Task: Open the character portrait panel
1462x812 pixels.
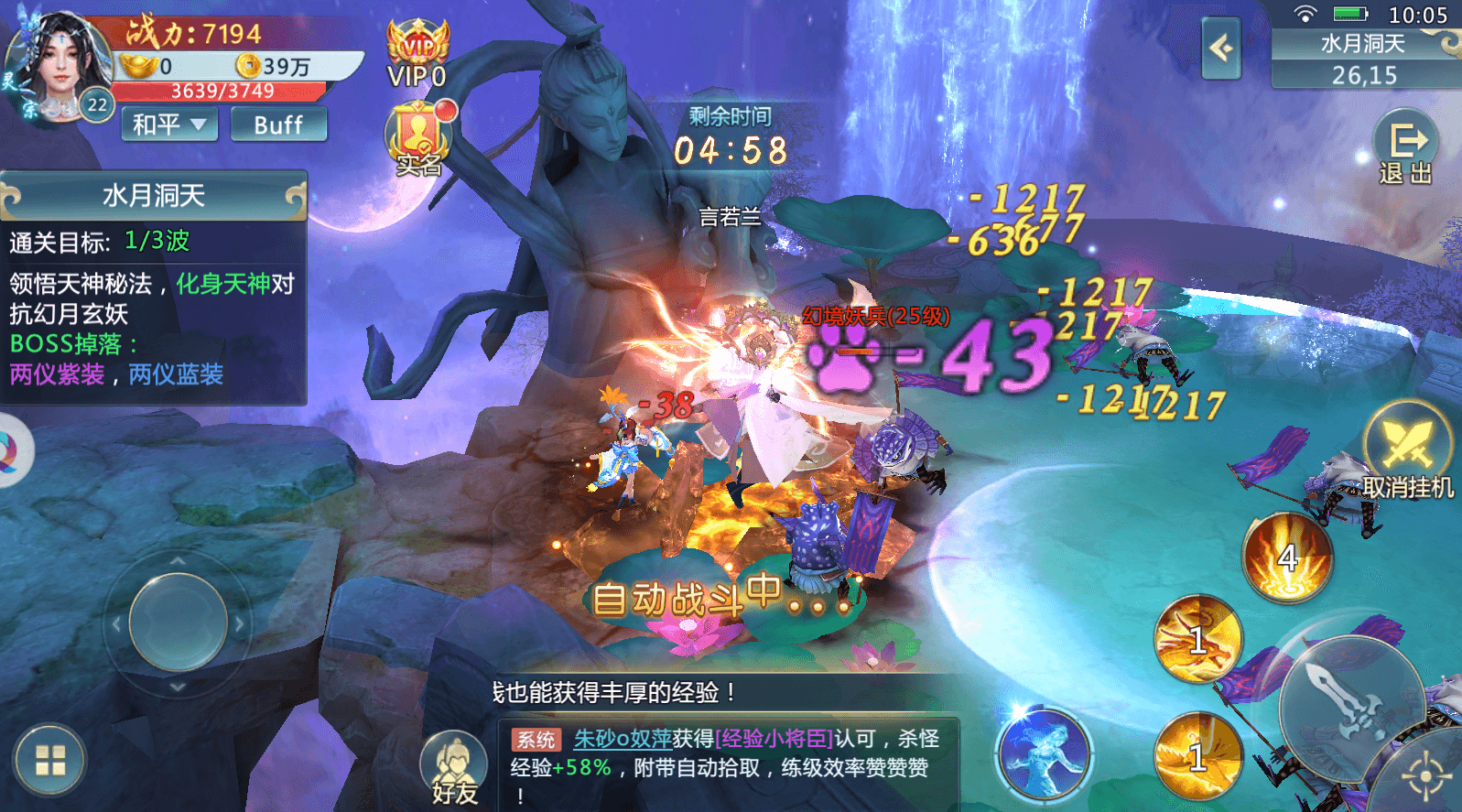Action: click(x=60, y=66)
